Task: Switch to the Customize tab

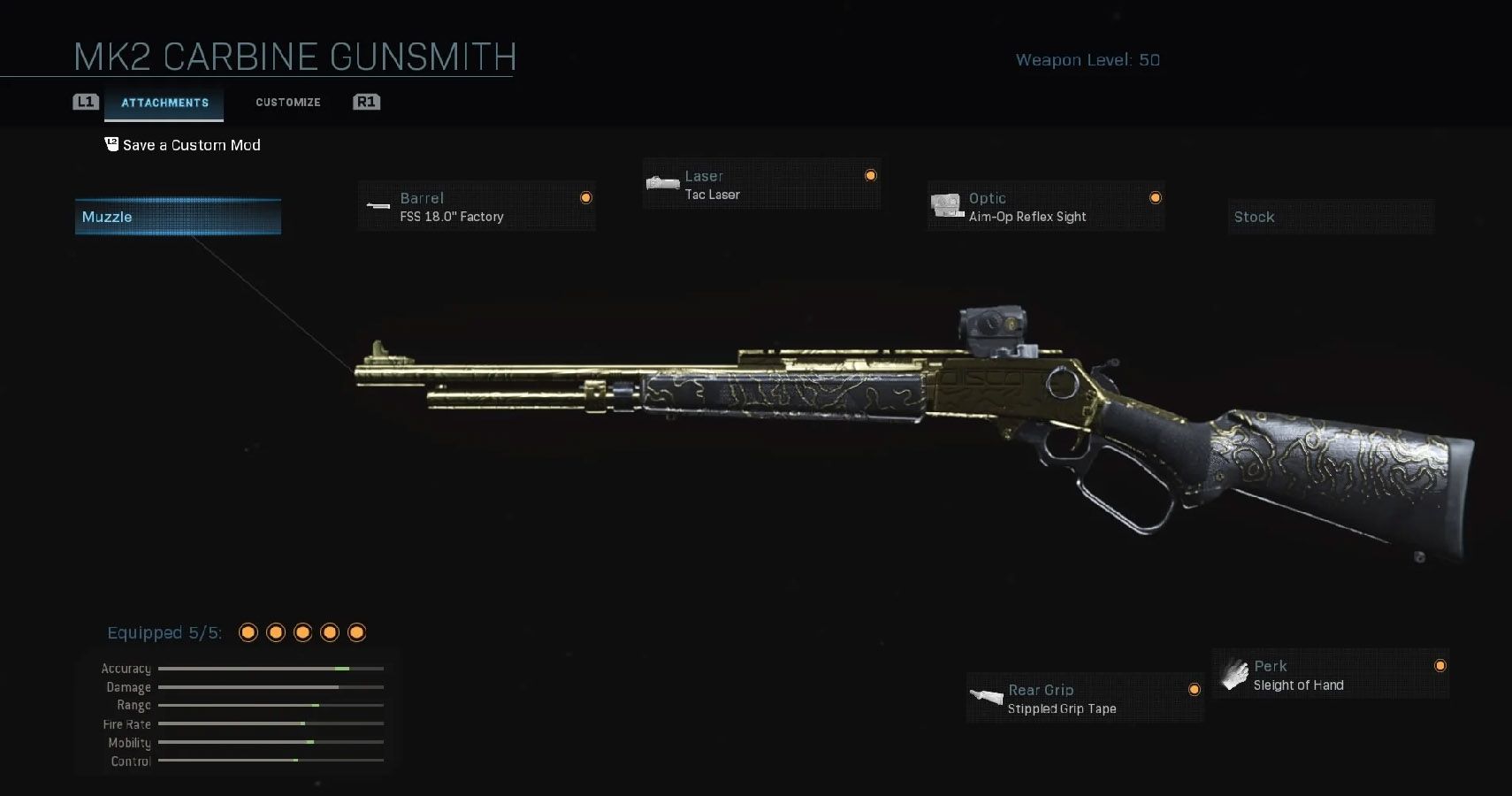Action: tap(287, 102)
